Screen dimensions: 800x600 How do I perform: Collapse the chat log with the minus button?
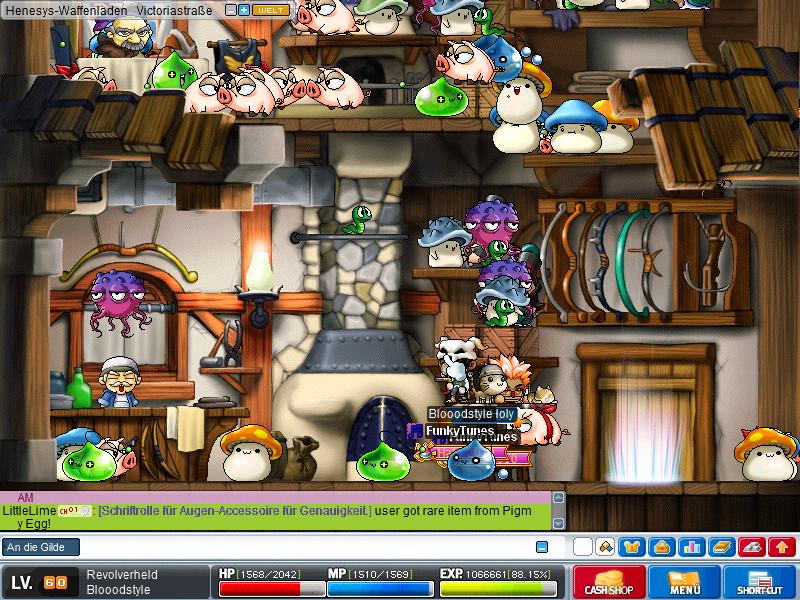point(542,547)
